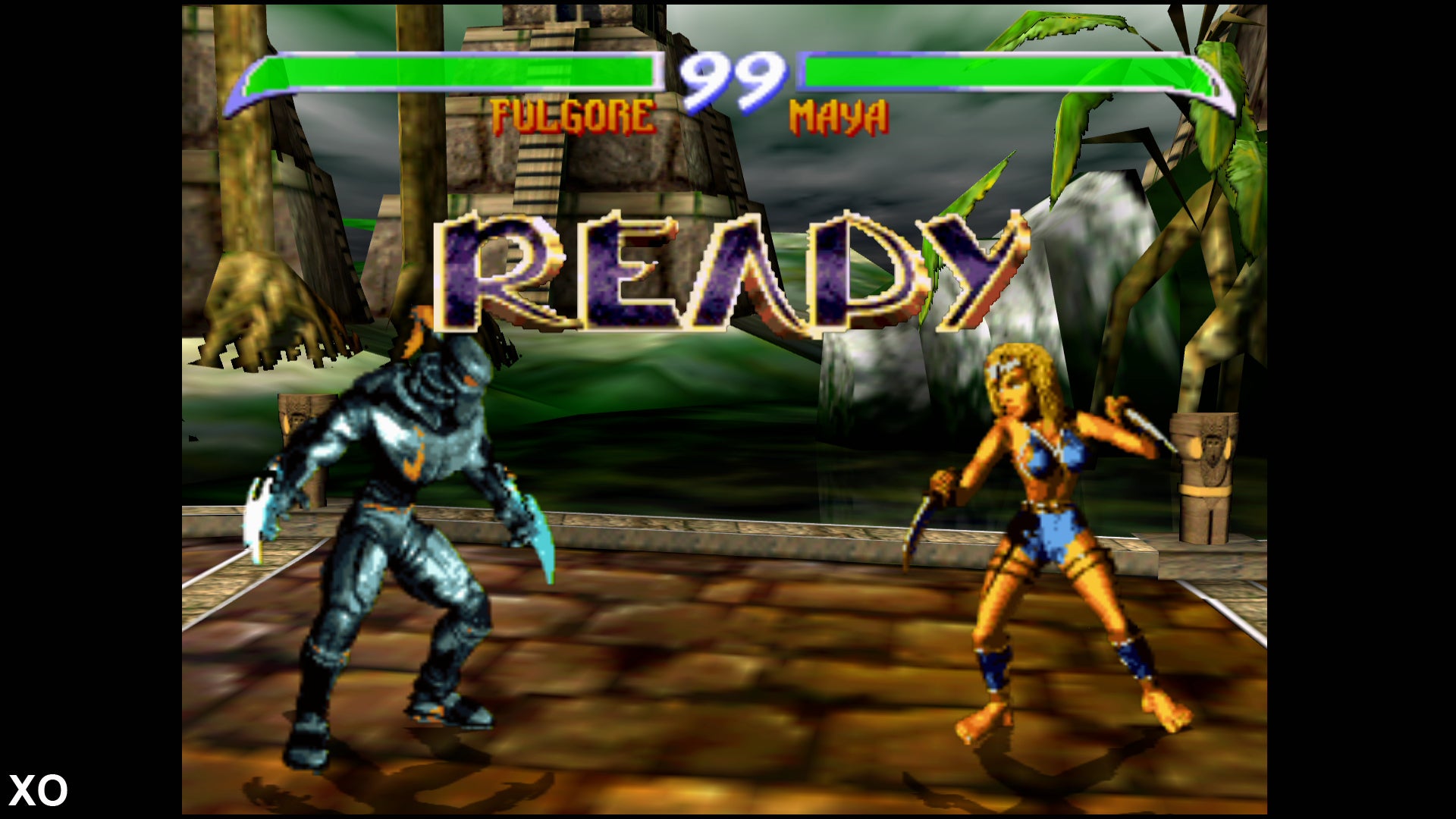
Task: Select the FULGORE name label
Action: click(x=573, y=114)
